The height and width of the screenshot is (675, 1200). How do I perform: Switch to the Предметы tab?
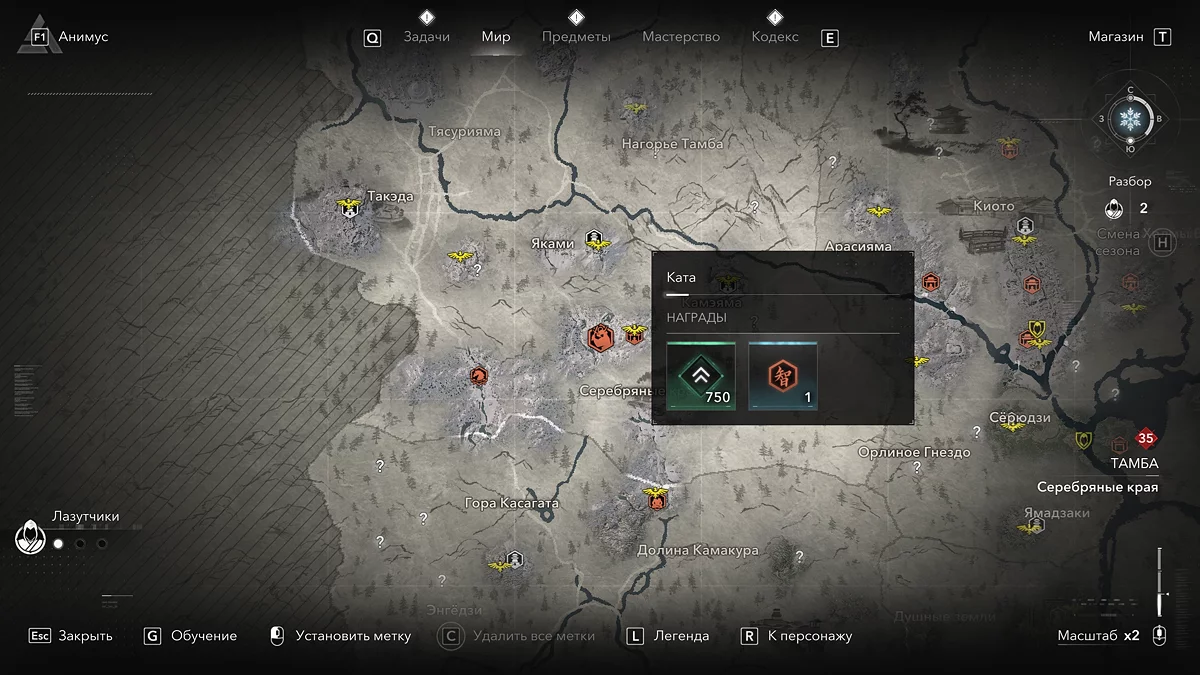click(x=576, y=37)
